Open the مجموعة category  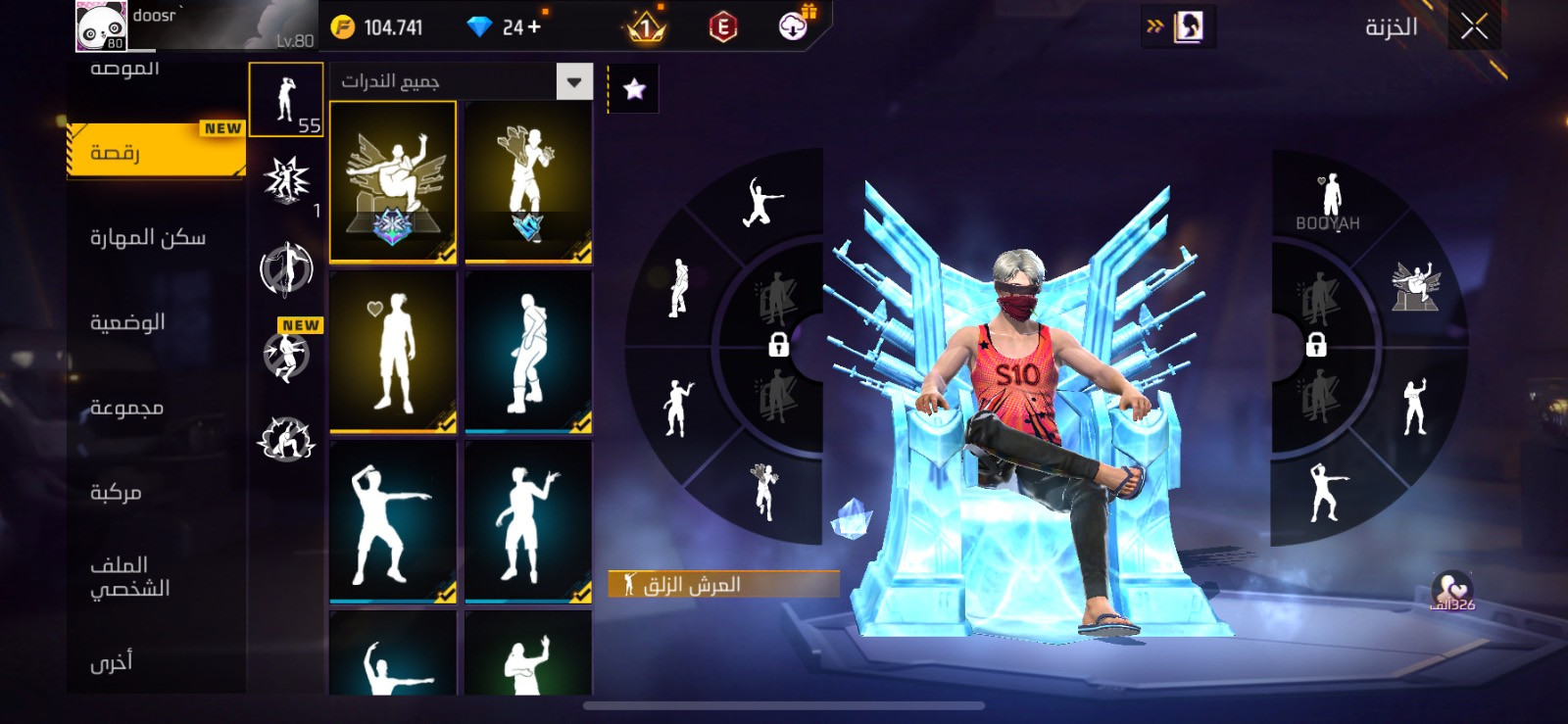point(127,407)
